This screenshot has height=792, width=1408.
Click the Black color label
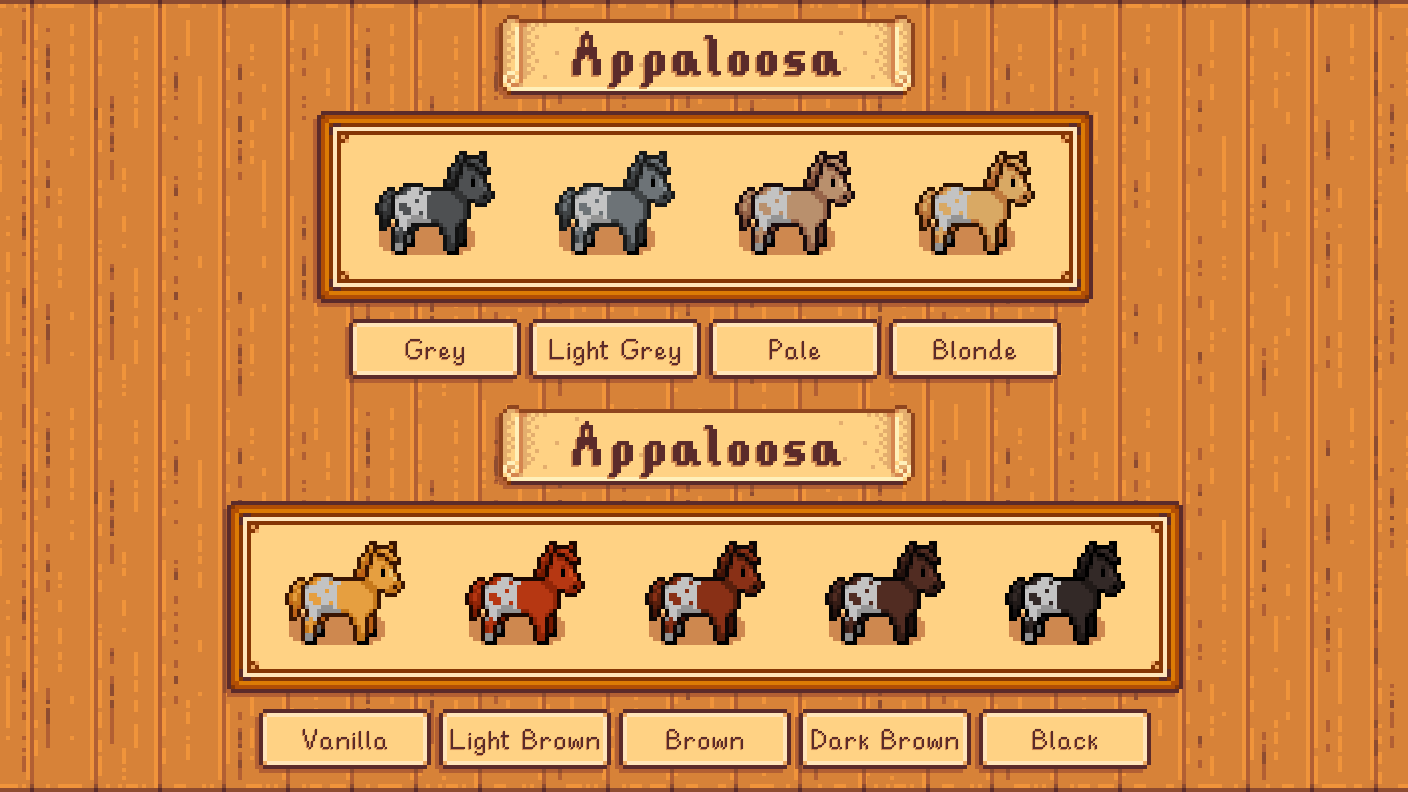coord(1064,739)
